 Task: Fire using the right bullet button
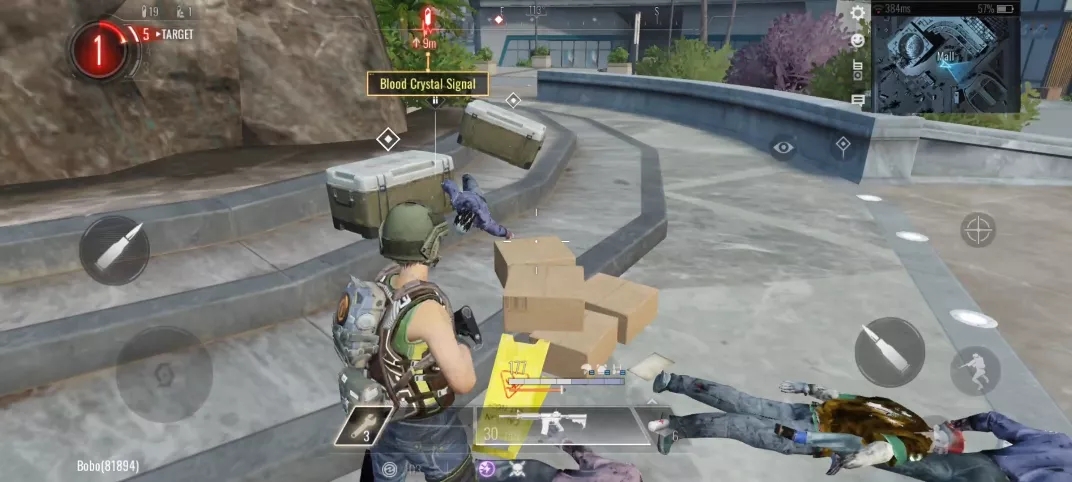(889, 351)
